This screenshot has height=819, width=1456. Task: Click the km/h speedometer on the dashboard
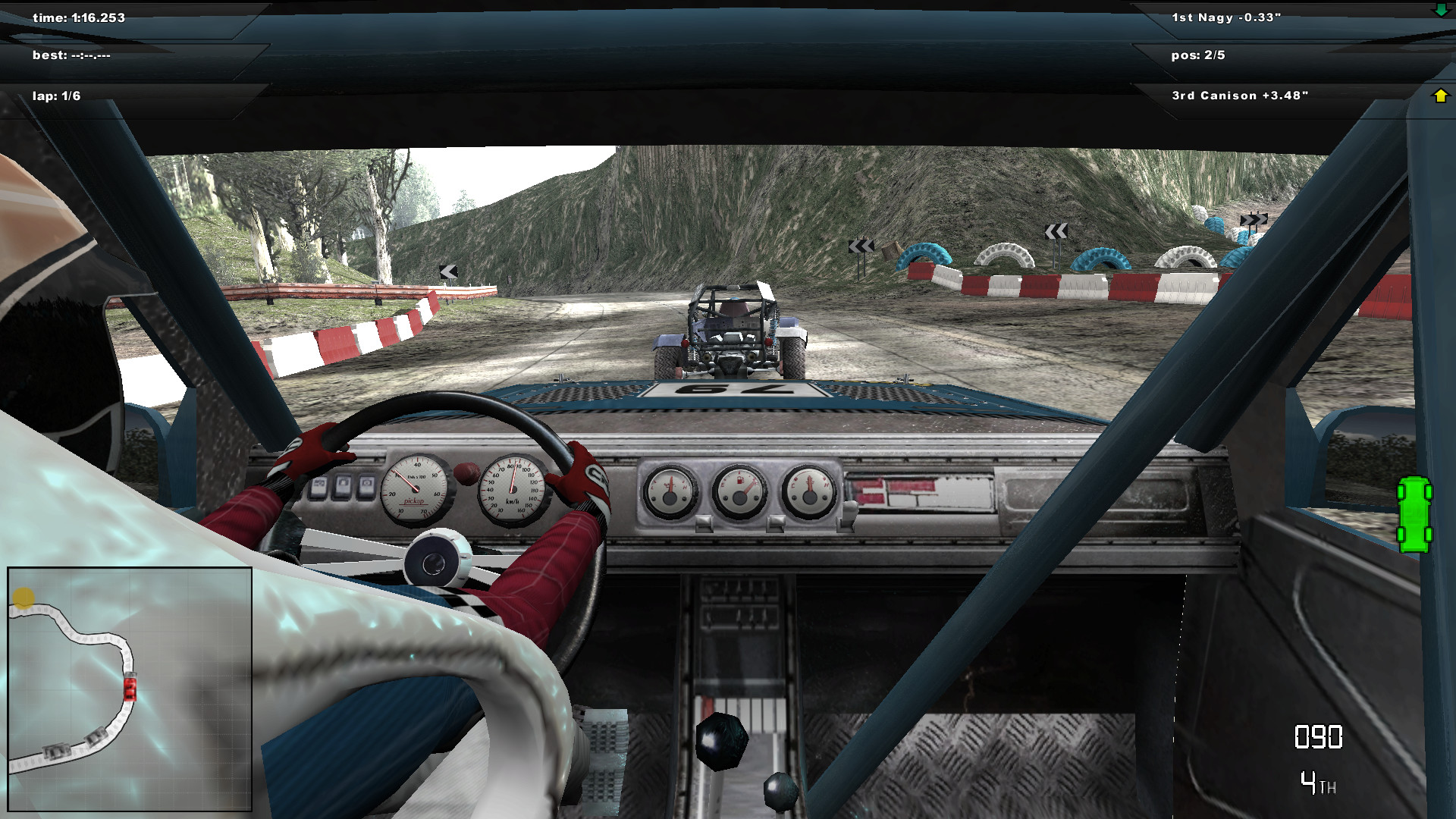(515, 489)
